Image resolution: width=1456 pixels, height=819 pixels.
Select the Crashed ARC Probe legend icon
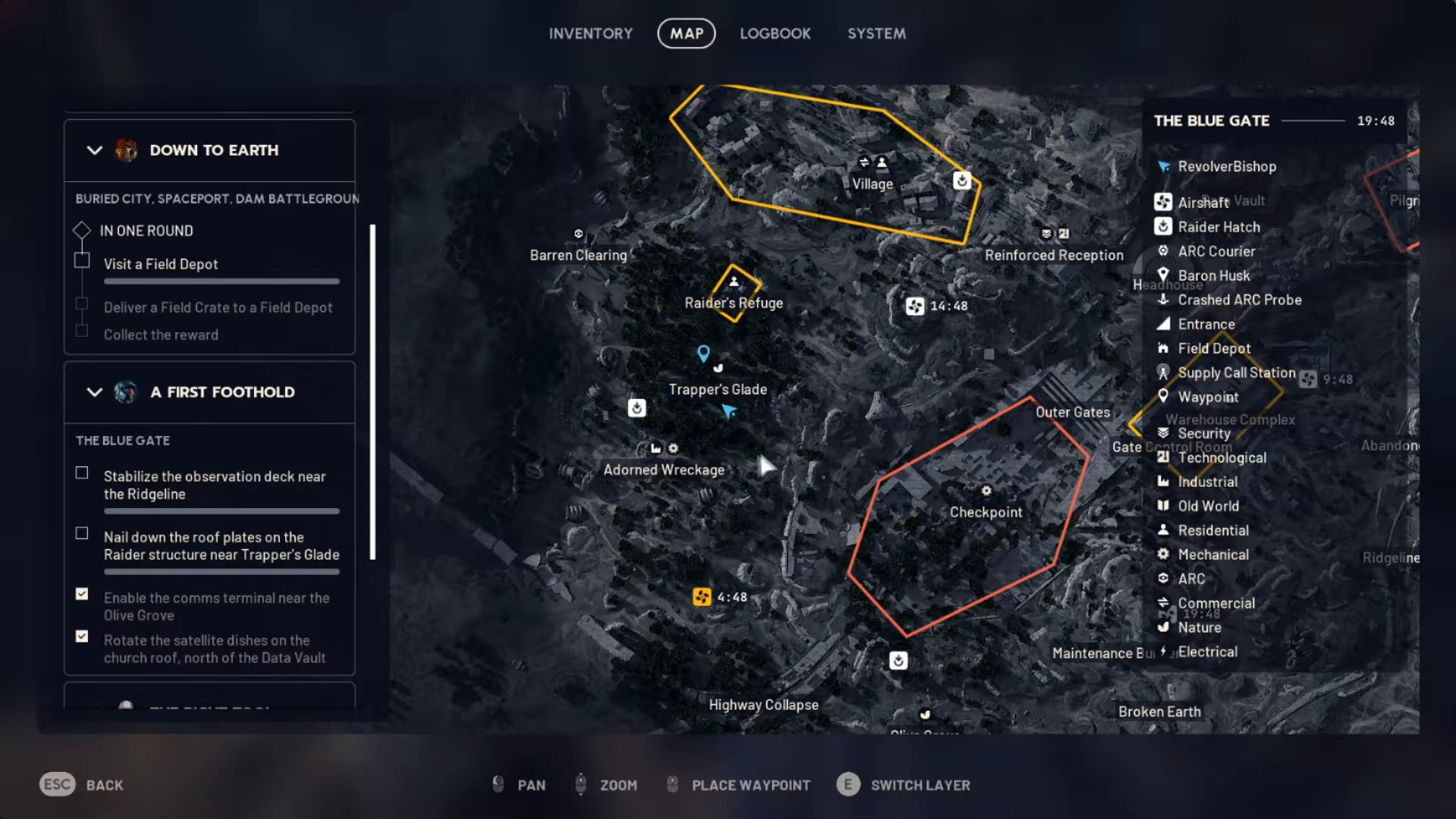(x=1163, y=300)
